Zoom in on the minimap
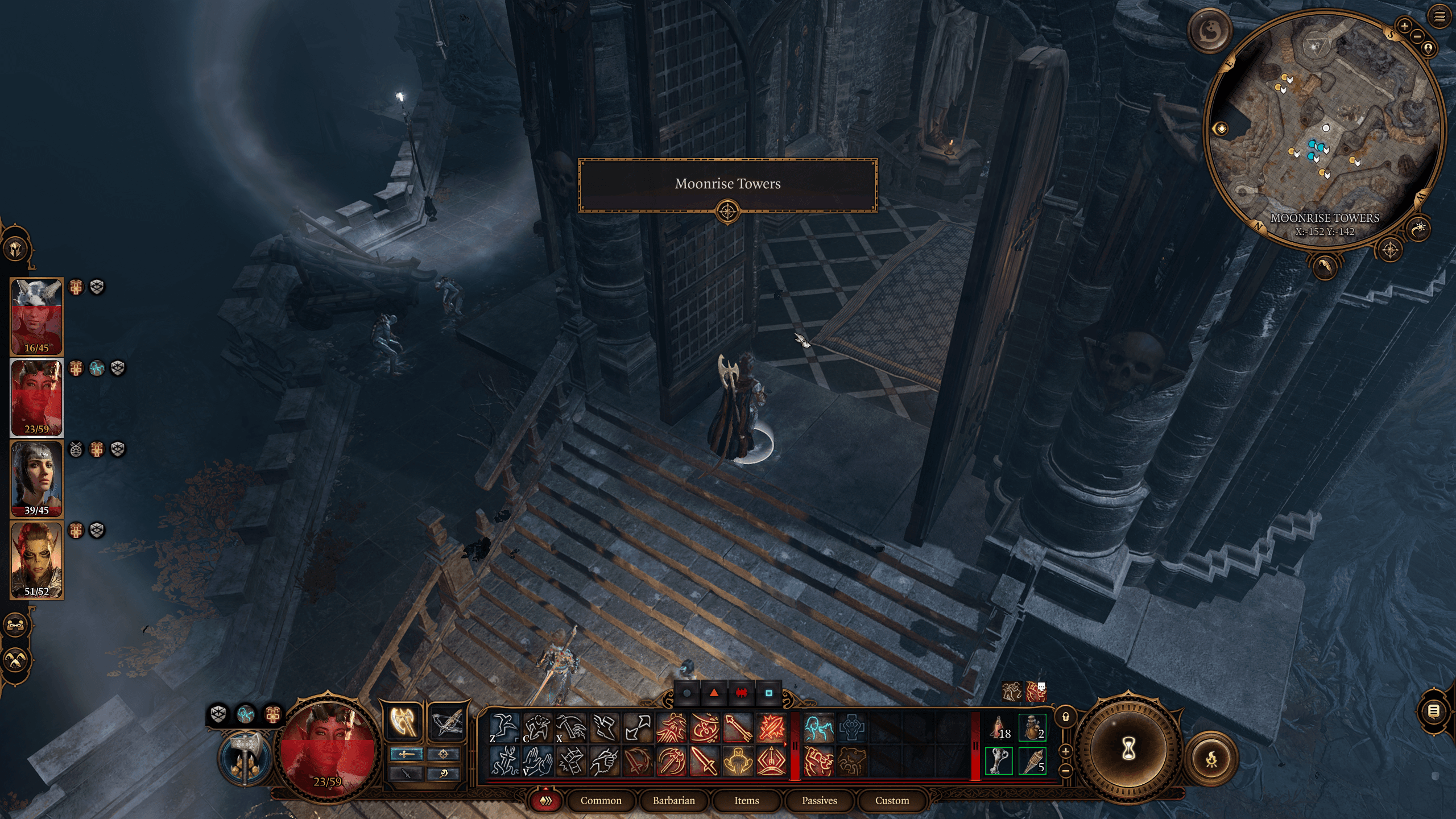 1405,26
